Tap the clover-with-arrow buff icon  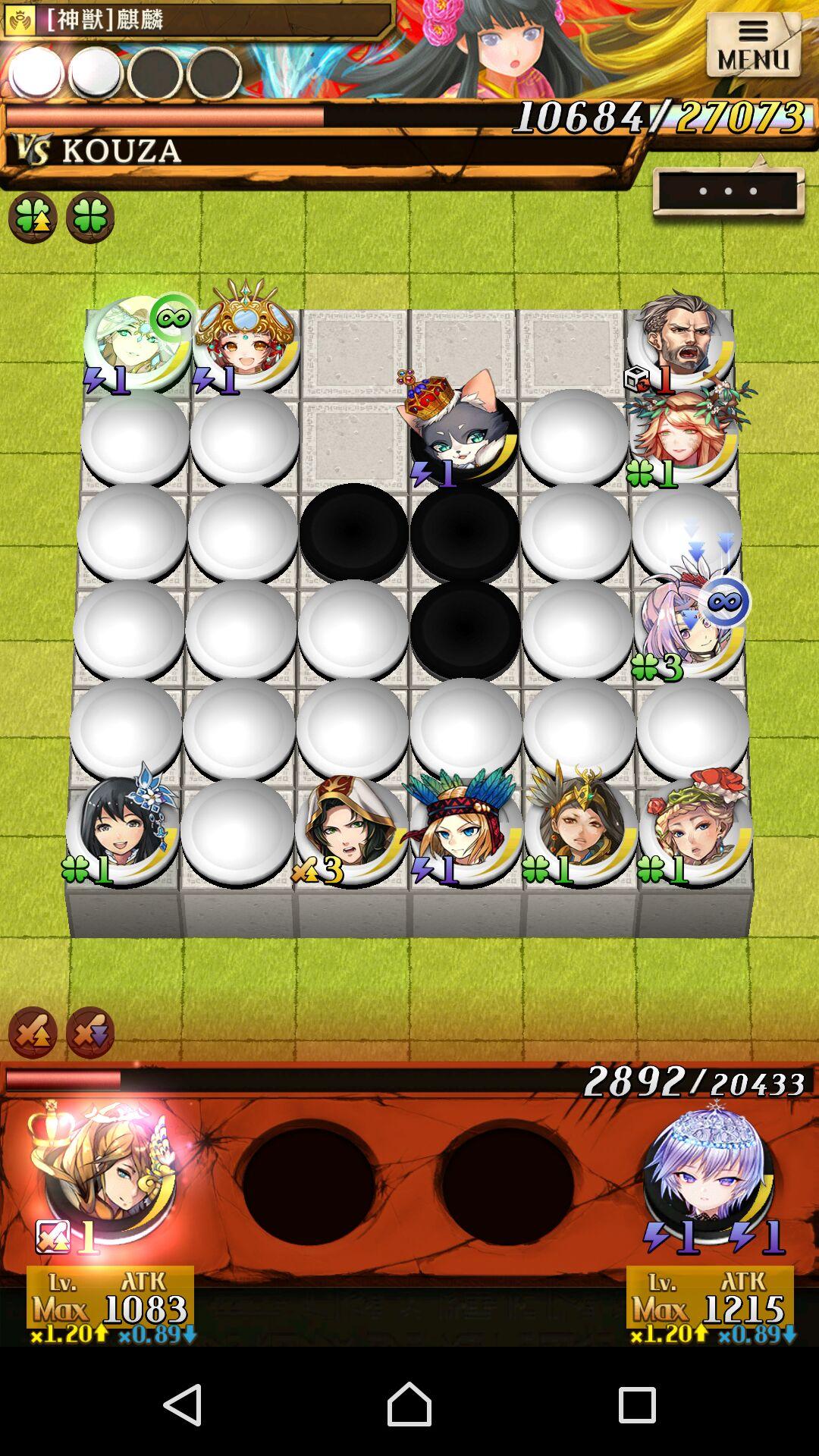coord(33,218)
